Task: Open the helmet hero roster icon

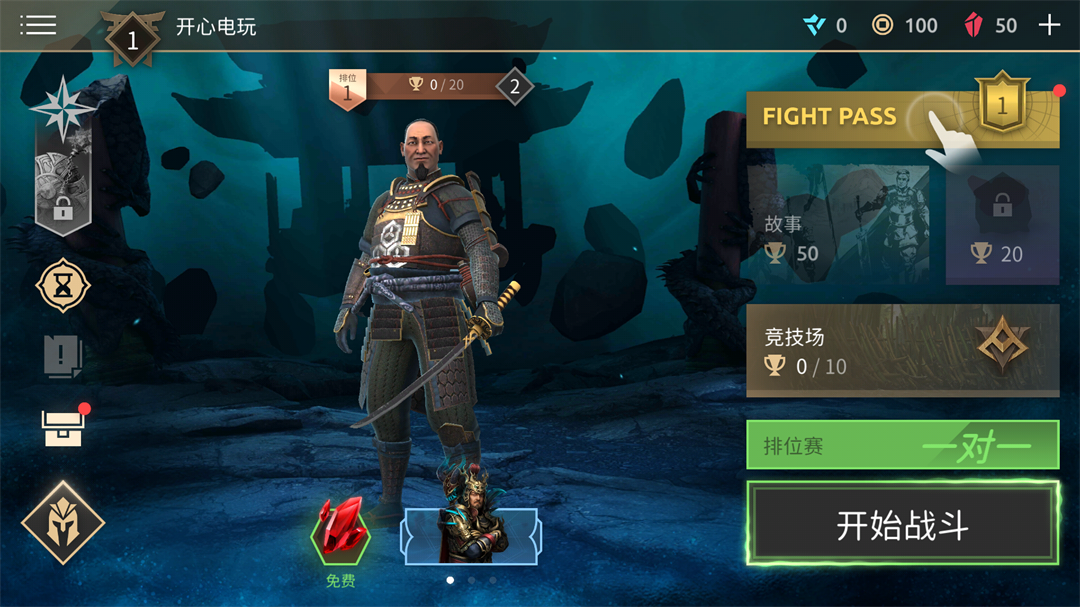Action: point(63,522)
